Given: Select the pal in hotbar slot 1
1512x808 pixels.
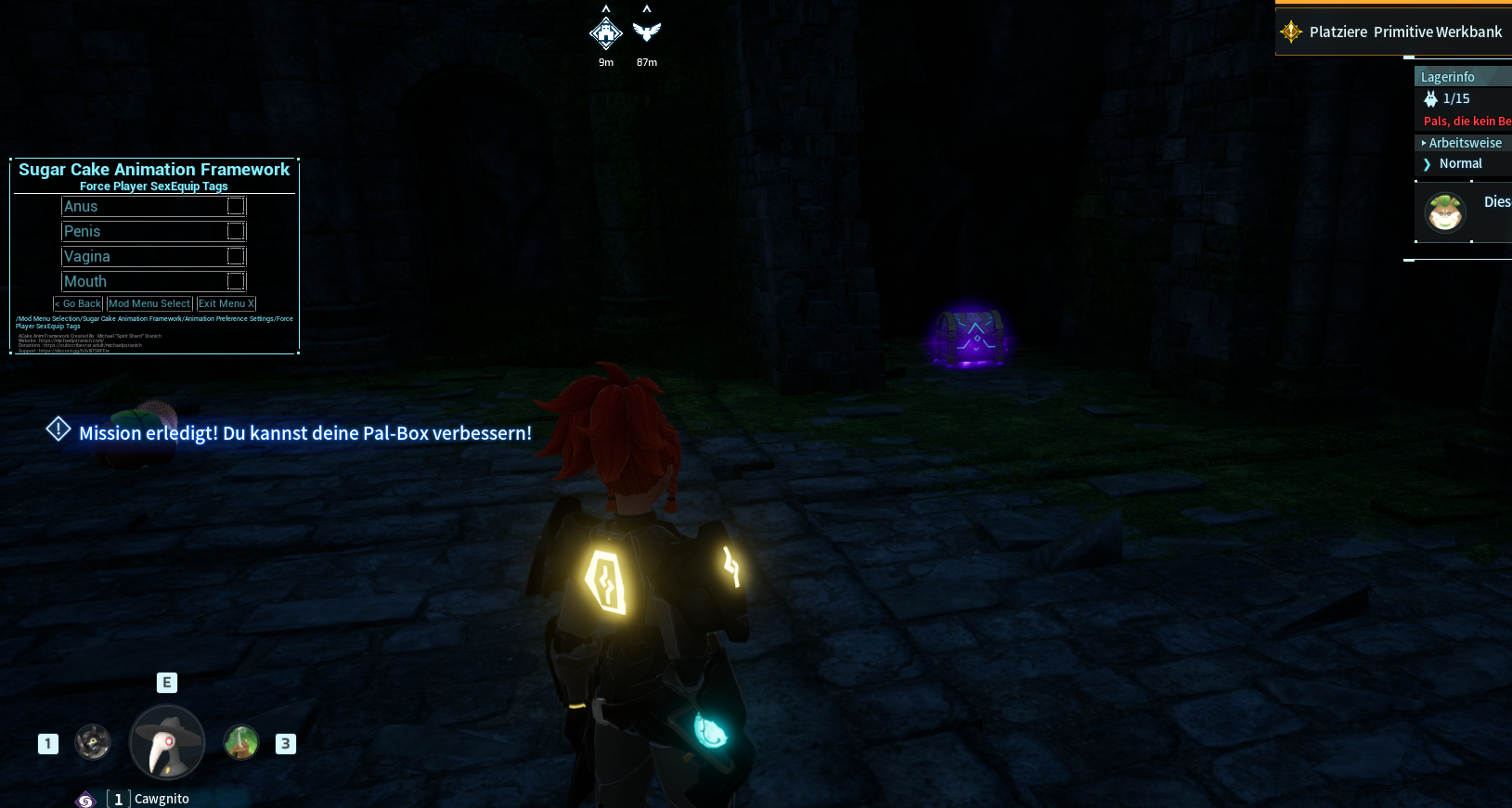Looking at the screenshot, I should 93,742.
